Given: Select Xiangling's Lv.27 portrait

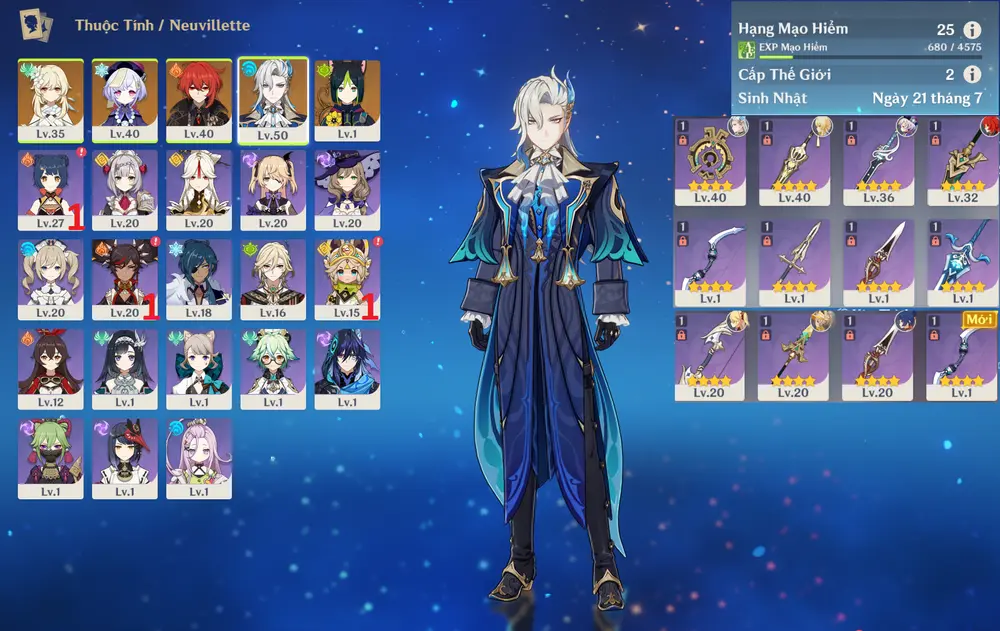Looking at the screenshot, I should [x=51, y=190].
